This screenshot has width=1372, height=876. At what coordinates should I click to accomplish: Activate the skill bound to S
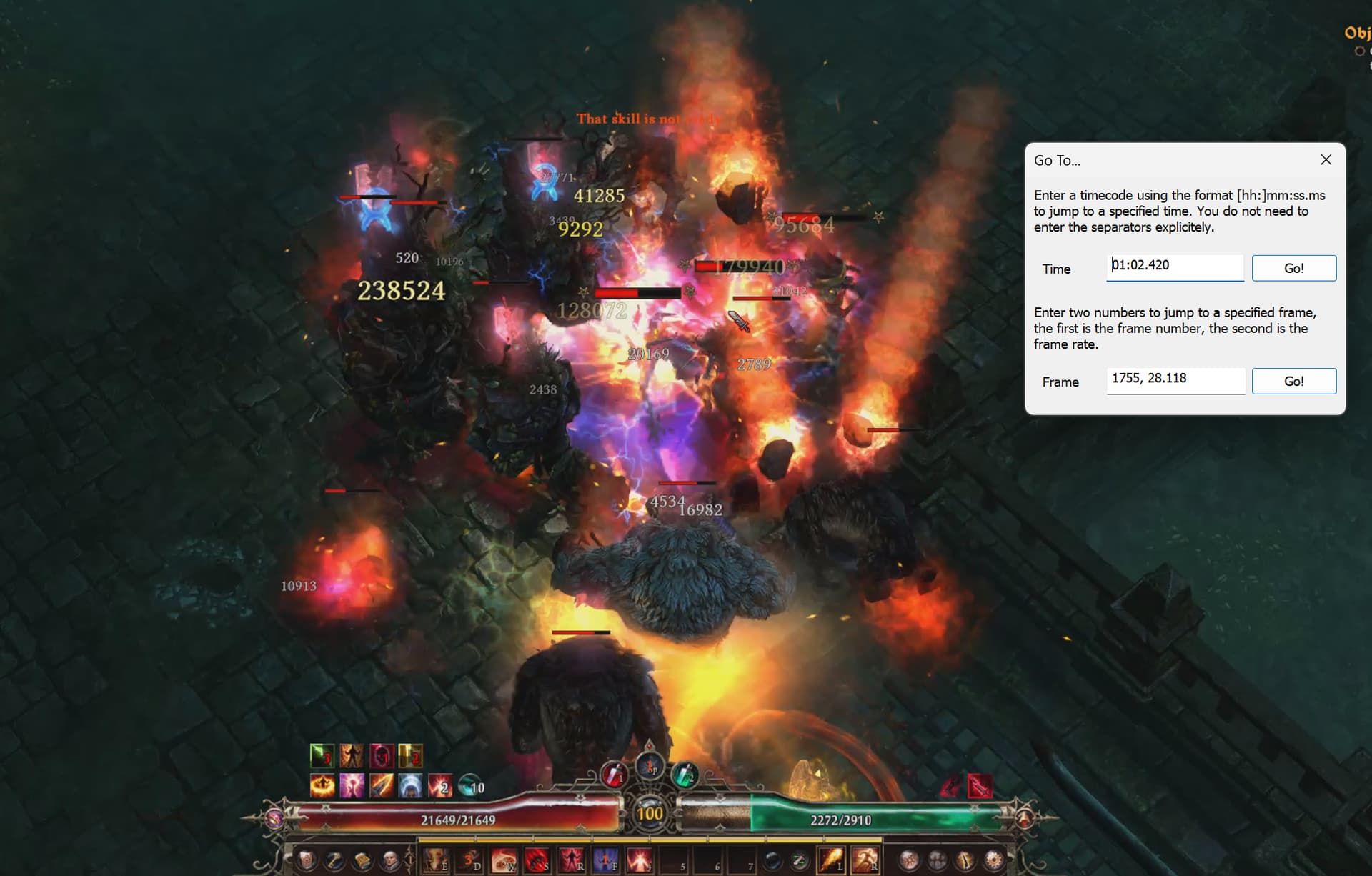[537, 860]
